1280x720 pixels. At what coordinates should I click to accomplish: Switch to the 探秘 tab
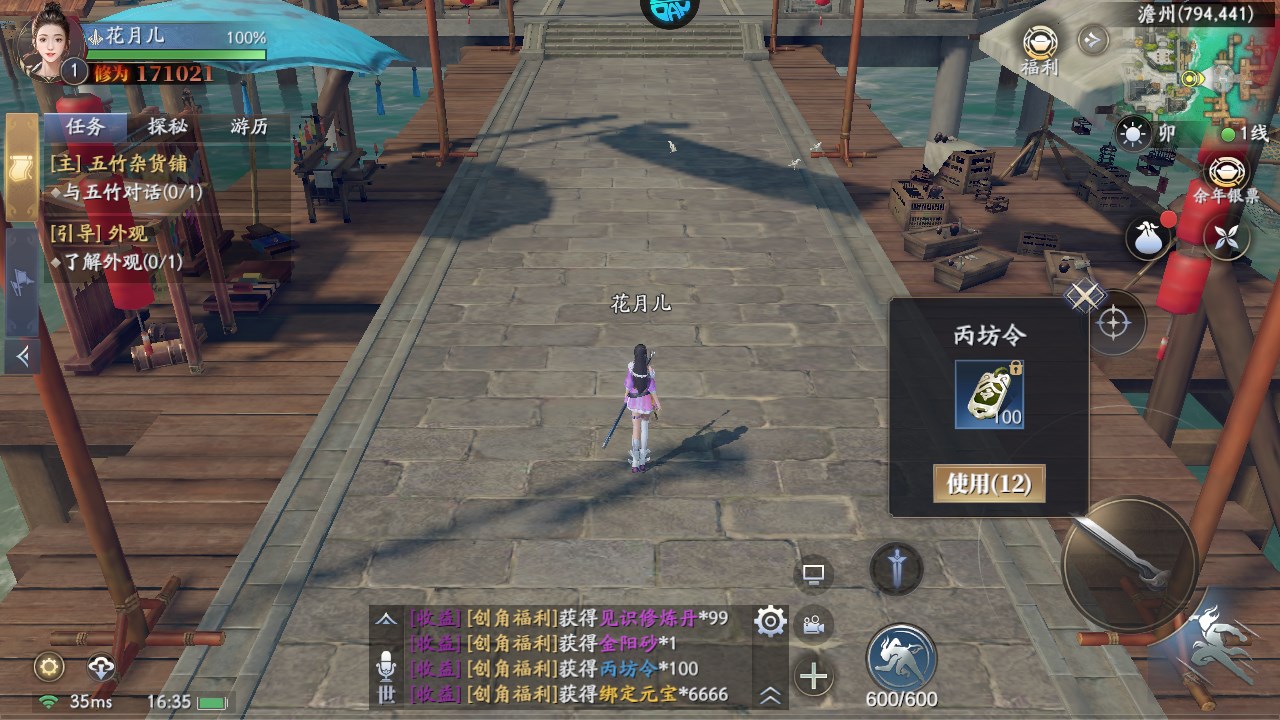coord(167,126)
